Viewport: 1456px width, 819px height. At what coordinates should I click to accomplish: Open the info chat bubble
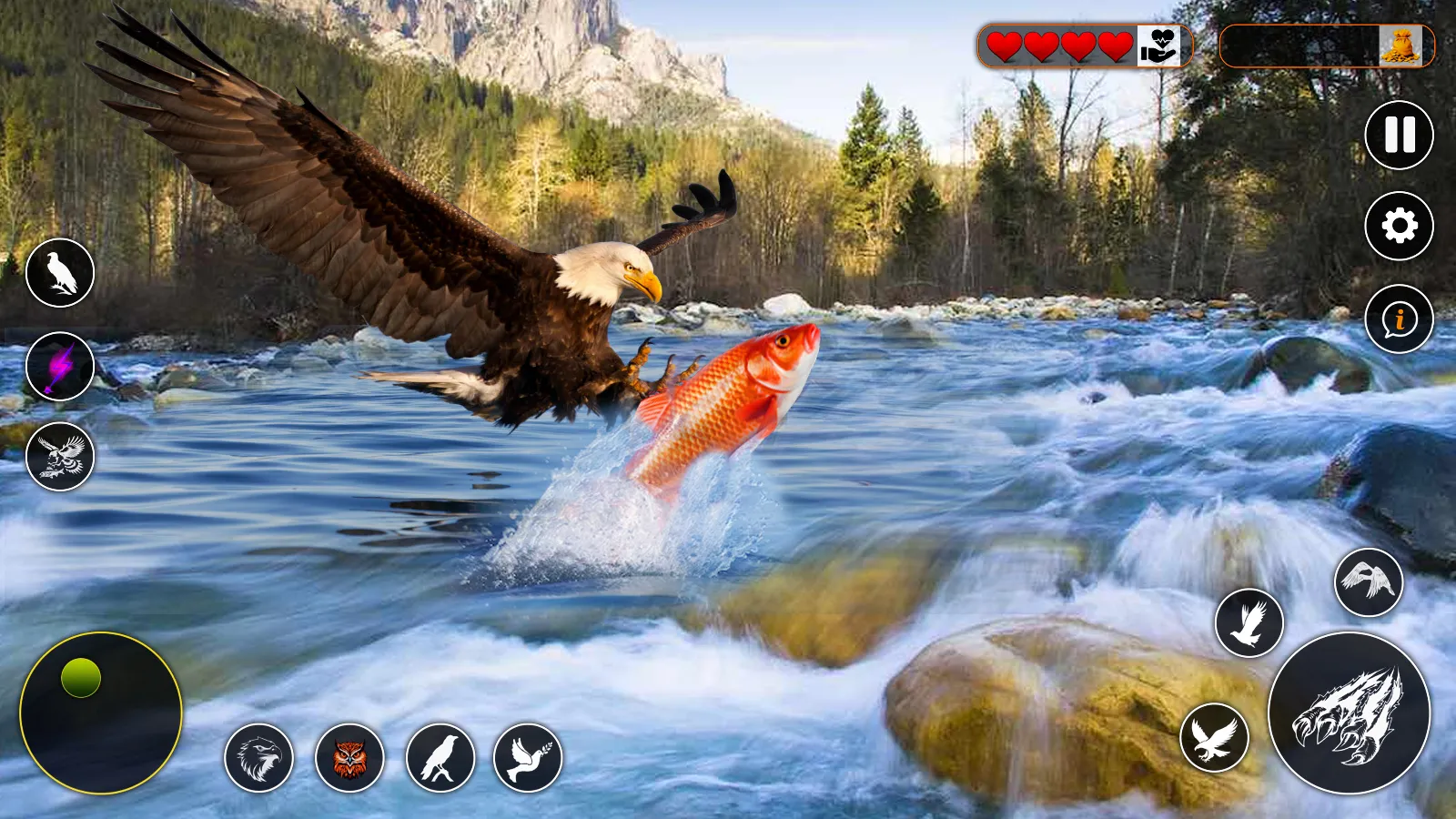point(1400,320)
